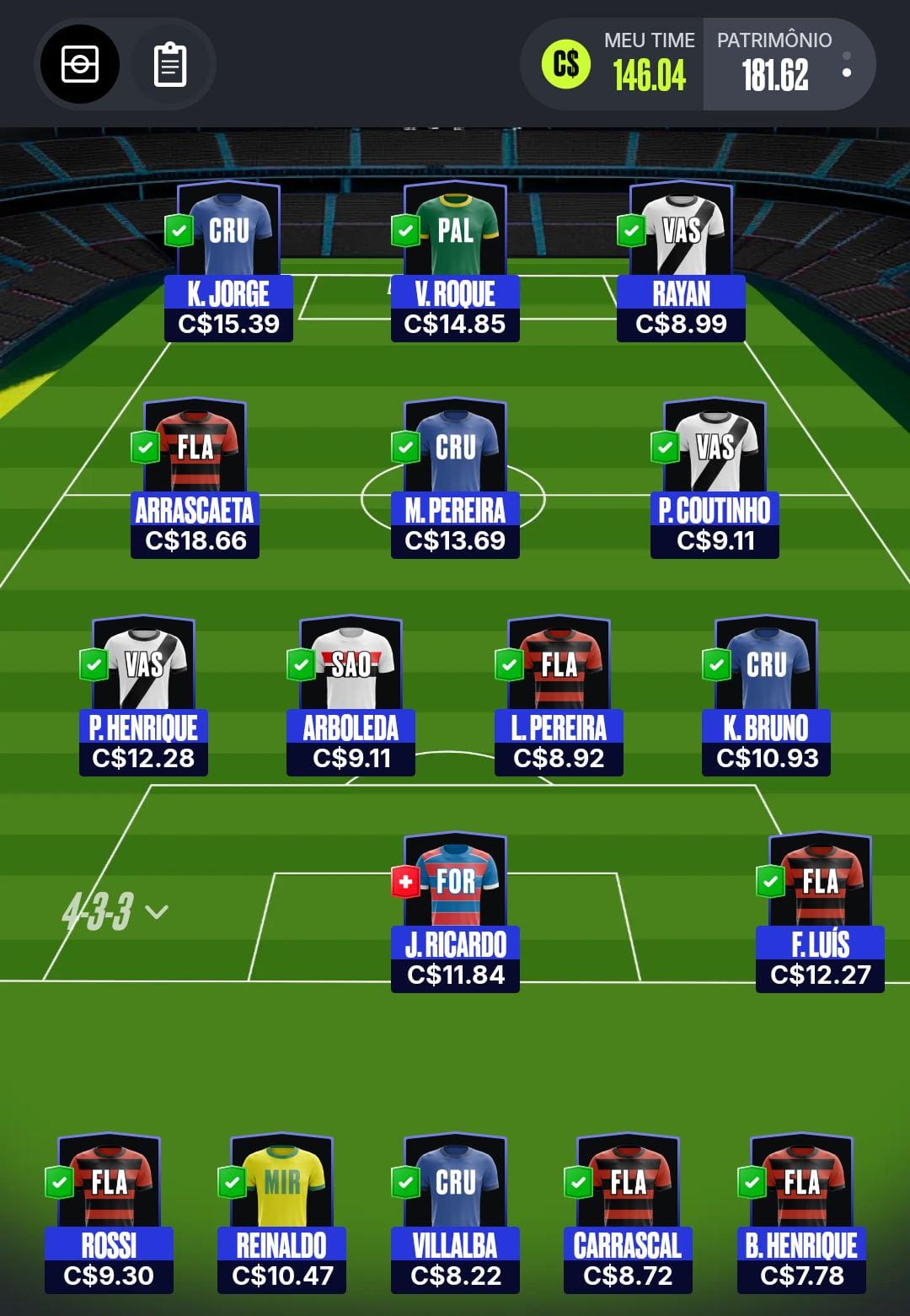Choose the K. Bruno defender card
Screen dimensions: 910x1316
[x=766, y=696]
